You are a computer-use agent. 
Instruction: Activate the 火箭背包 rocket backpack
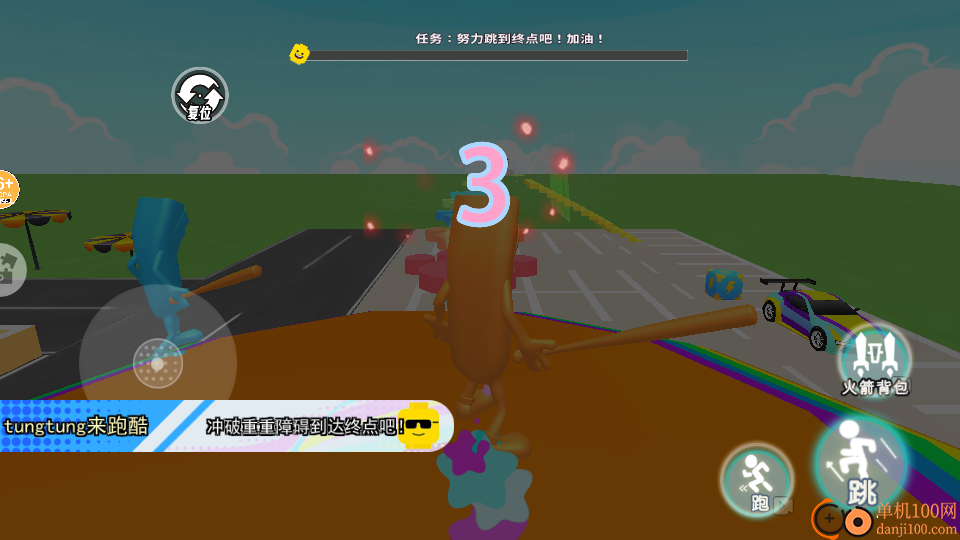pyautogui.click(x=874, y=359)
